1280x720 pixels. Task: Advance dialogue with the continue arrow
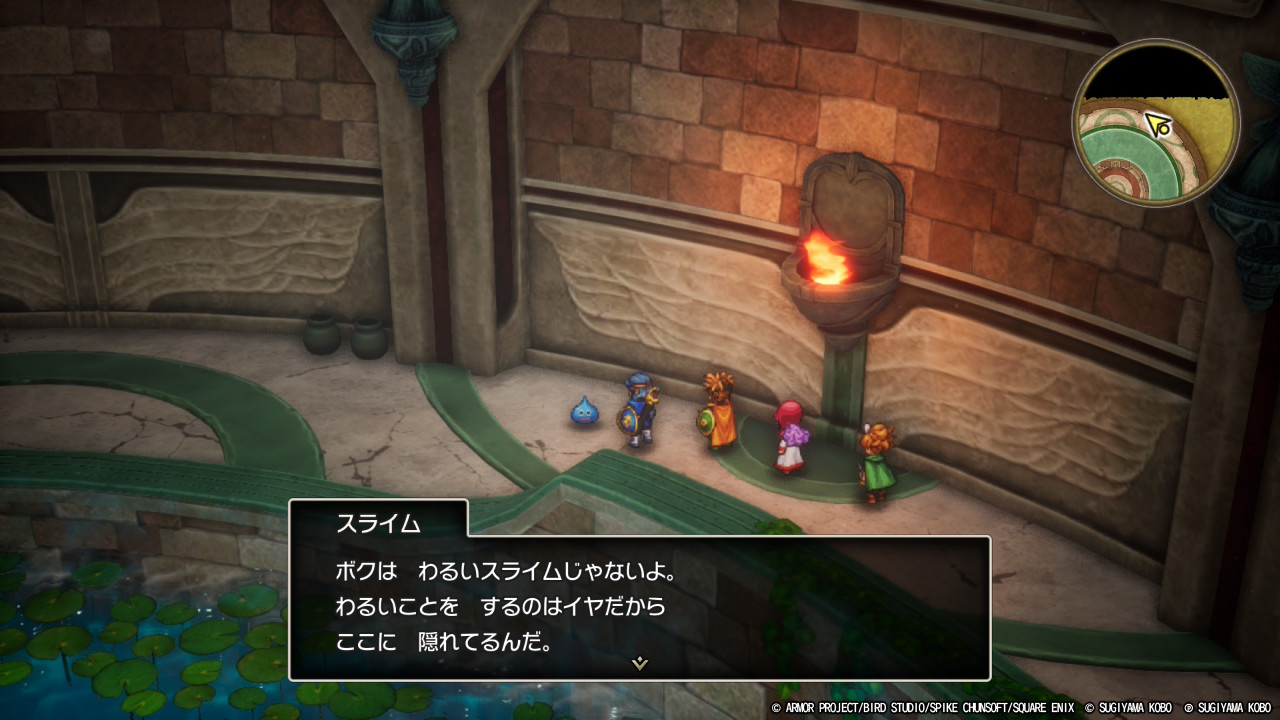coord(639,662)
